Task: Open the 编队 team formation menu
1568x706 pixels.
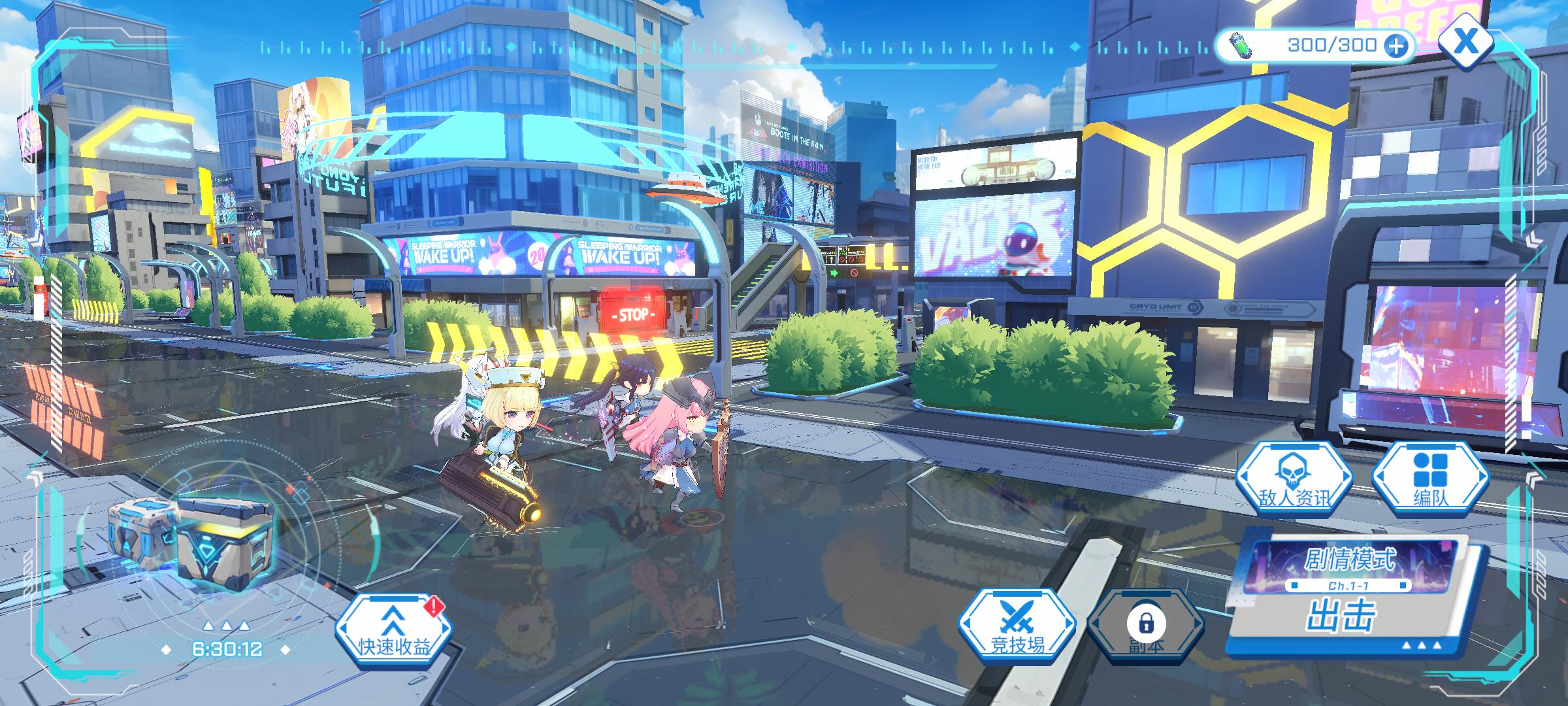Action: 1430,479
